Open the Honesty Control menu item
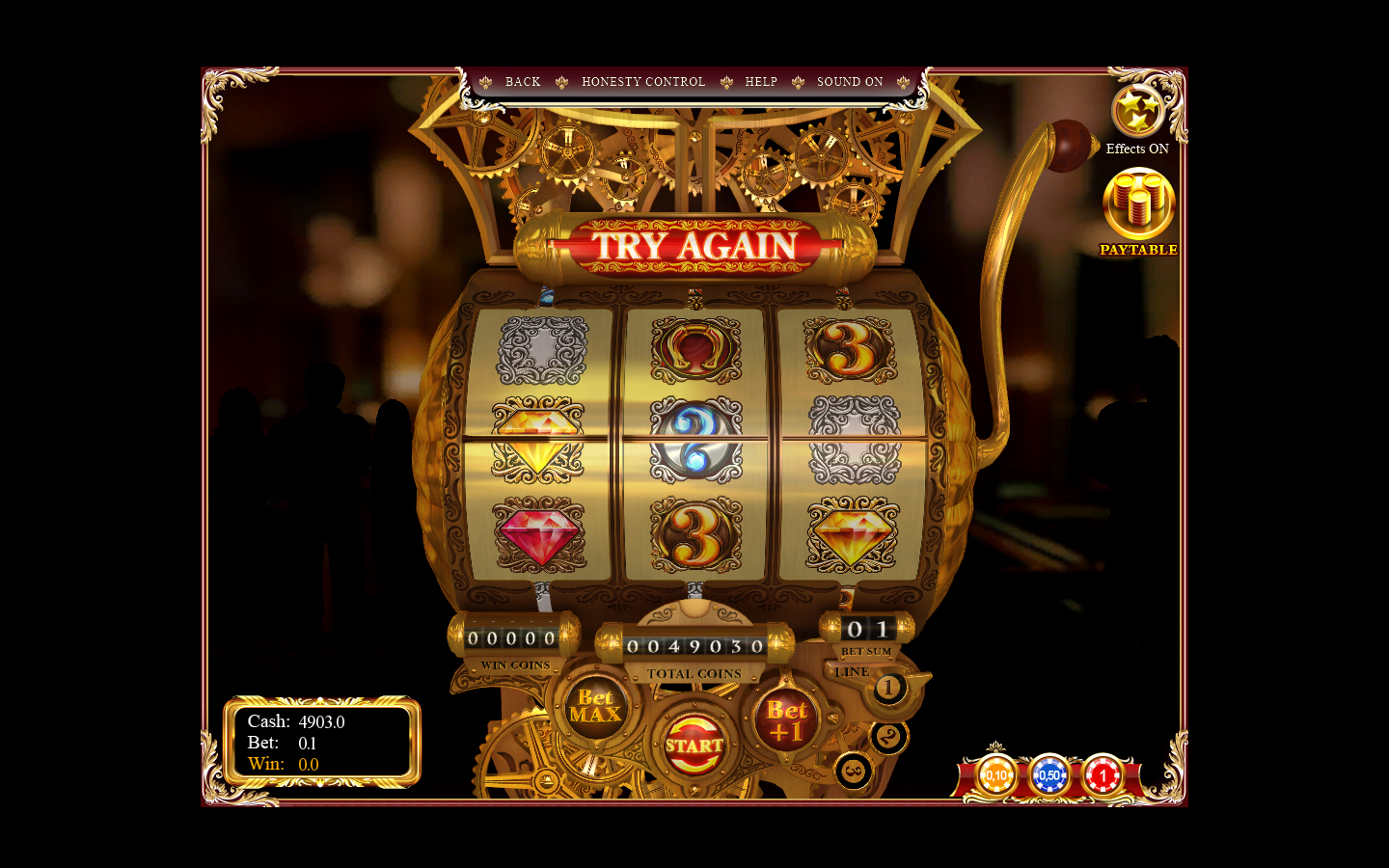The image size is (1389, 868). 643,82
